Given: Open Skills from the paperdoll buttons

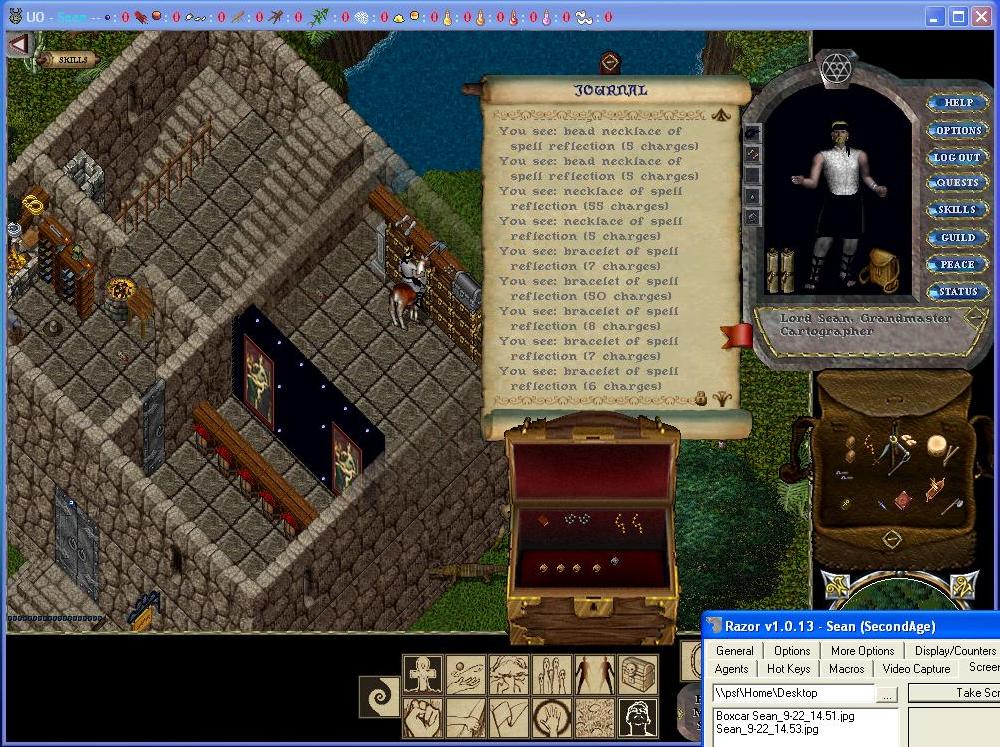Looking at the screenshot, I should pyautogui.click(x=957, y=210).
